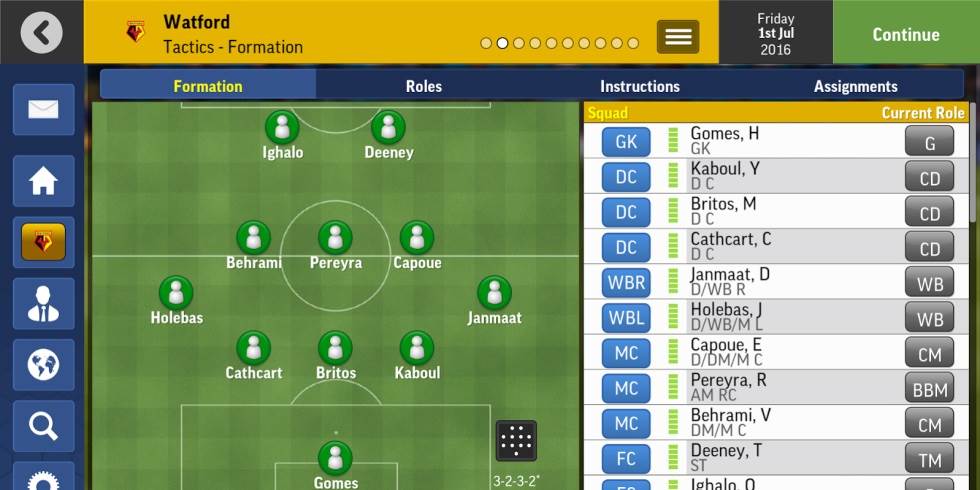
Task: Change Deeney's TM role button
Action: click(x=929, y=459)
